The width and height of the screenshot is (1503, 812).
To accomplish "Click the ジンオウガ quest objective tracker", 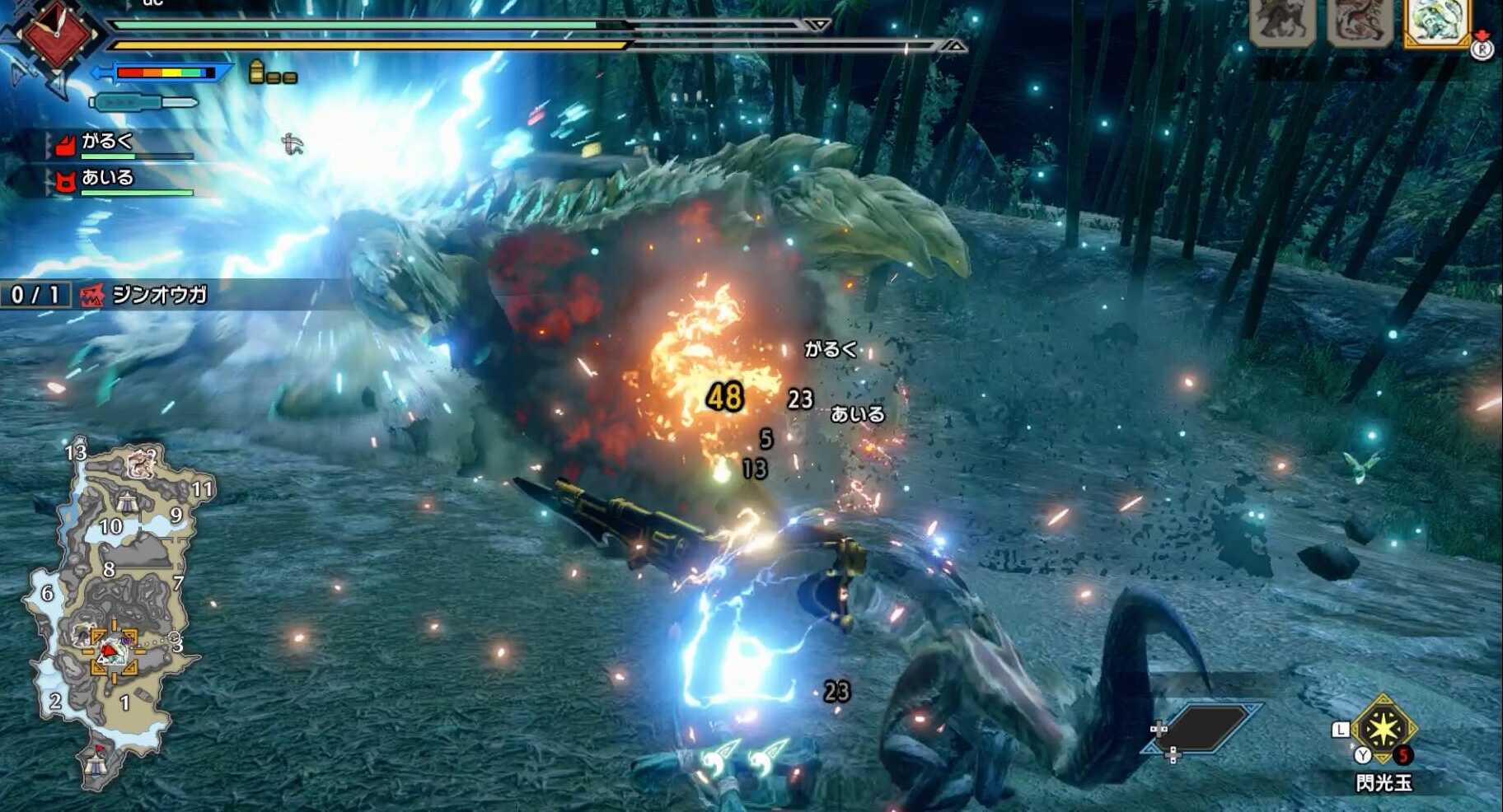I will (x=148, y=295).
